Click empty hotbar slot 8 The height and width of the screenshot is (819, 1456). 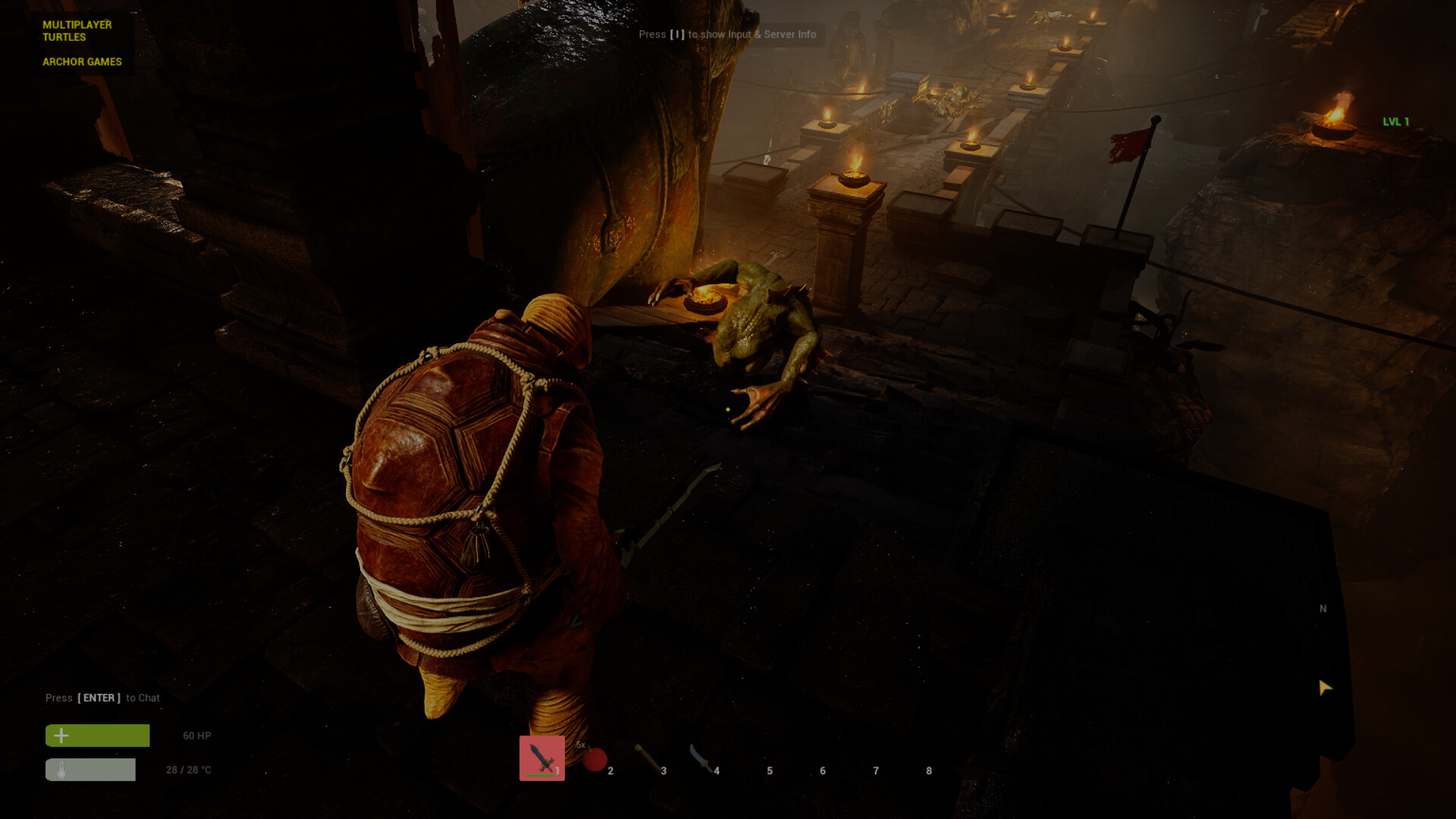coord(914,762)
